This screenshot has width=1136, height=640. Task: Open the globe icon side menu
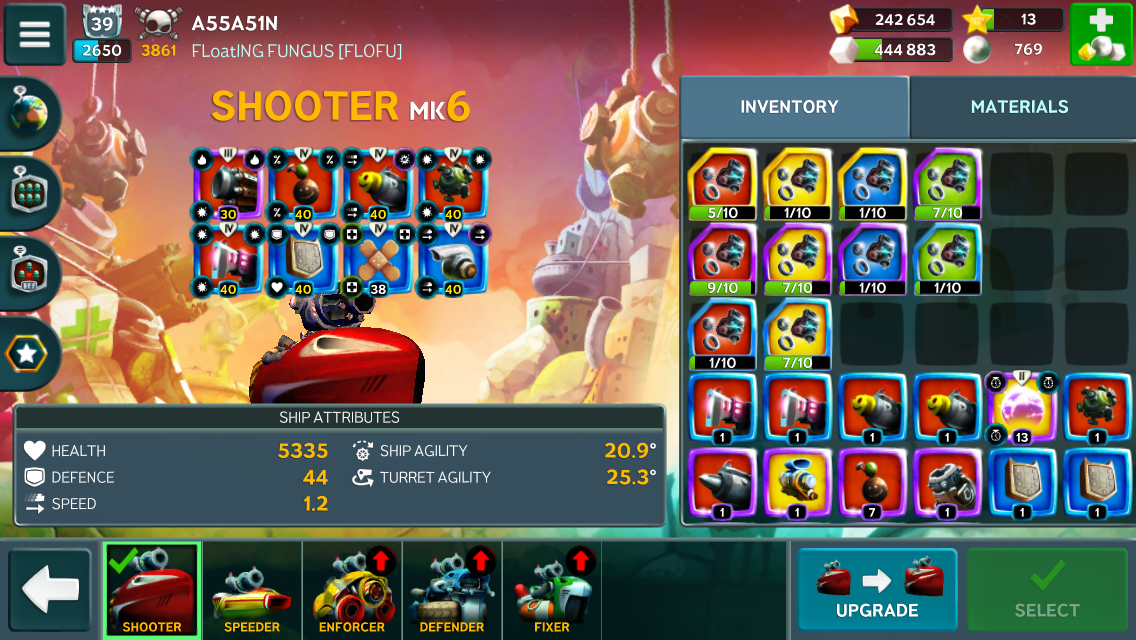pyautogui.click(x=29, y=114)
